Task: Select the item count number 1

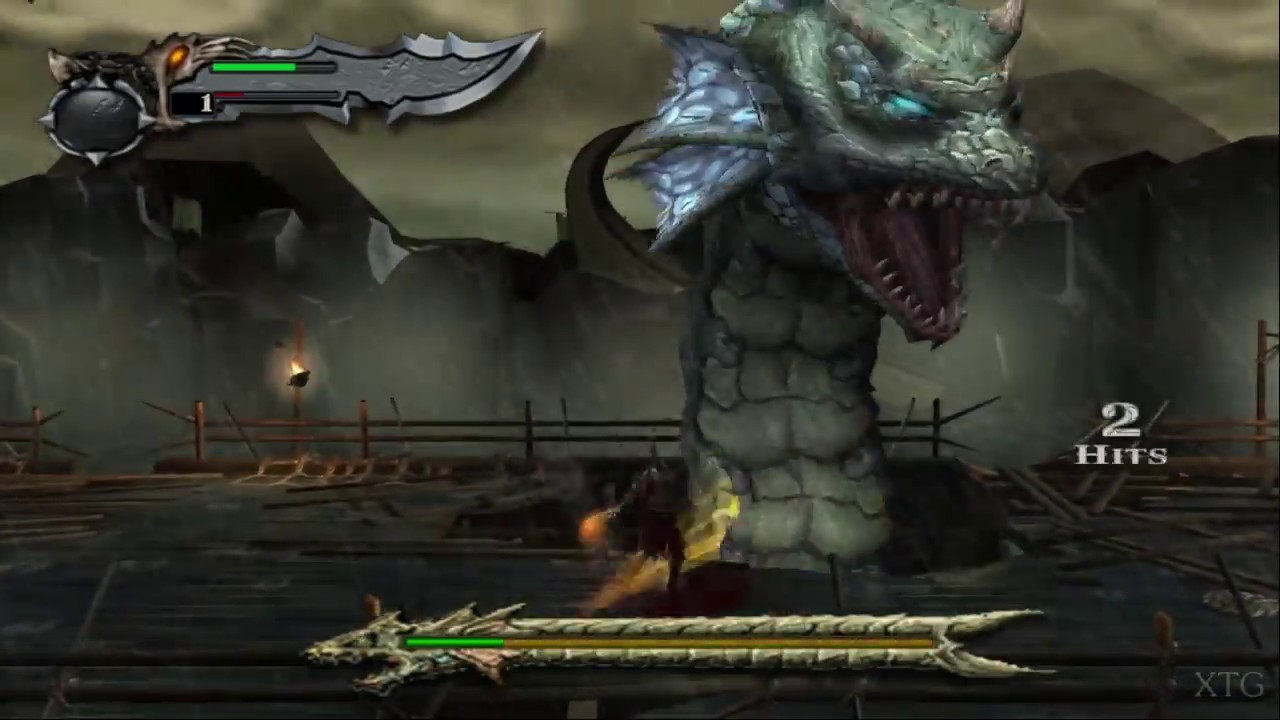Action: (207, 101)
